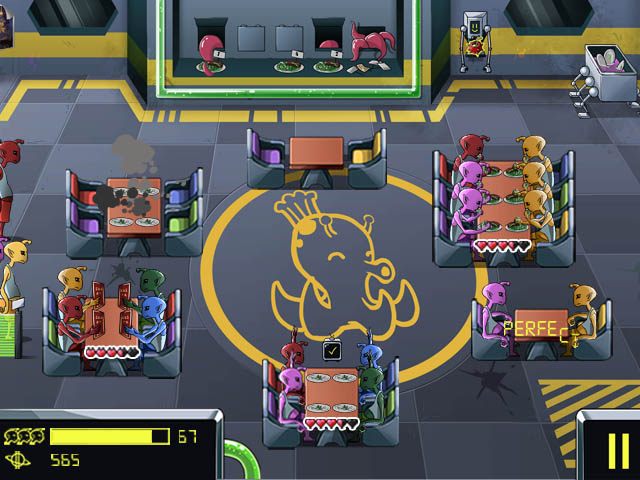Image resolution: width=640 pixels, height=480 pixels.
Task: Click the check bill icon above the table
Action: tap(333, 350)
